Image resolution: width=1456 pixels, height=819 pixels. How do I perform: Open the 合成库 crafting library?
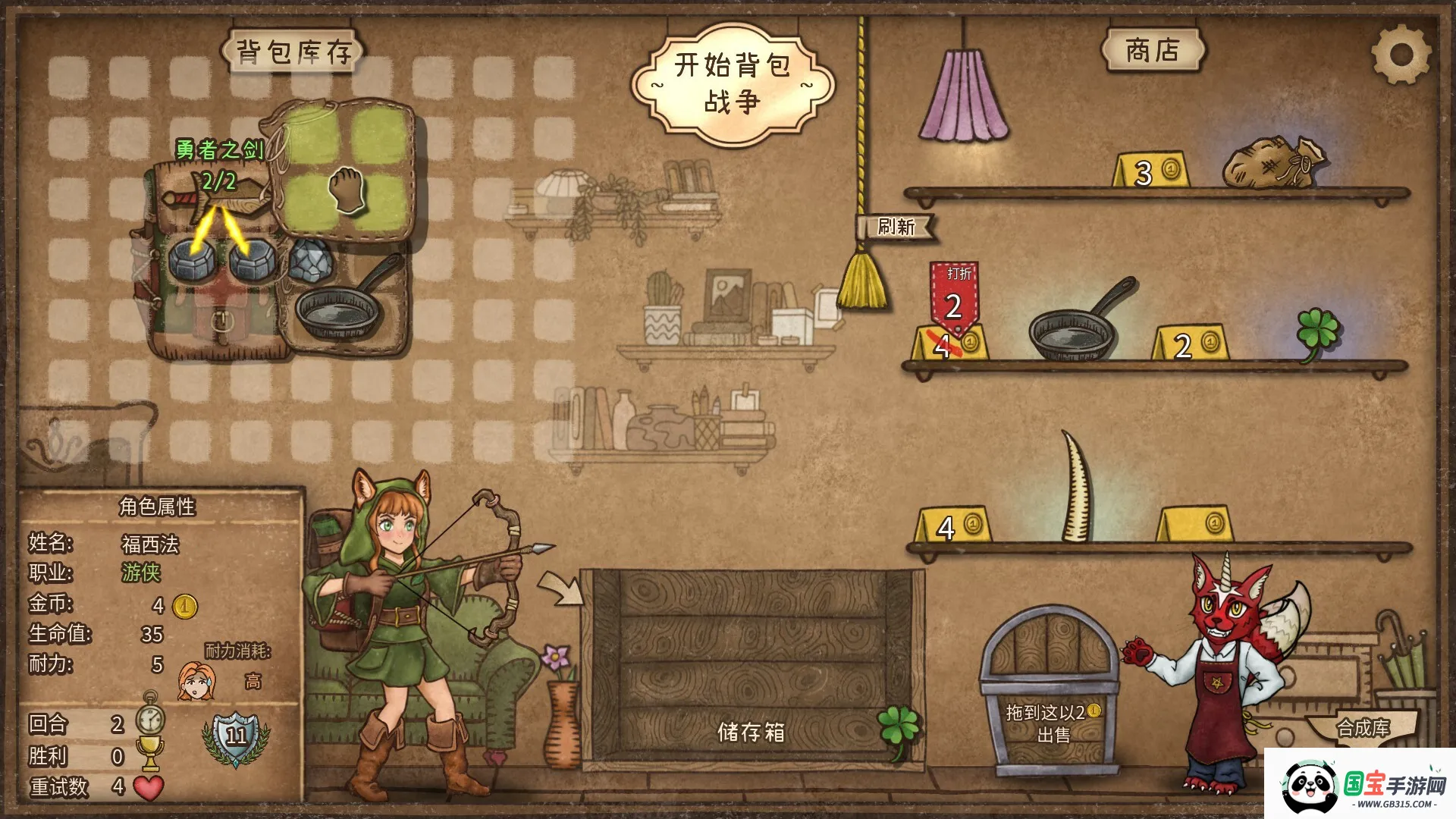1363,728
